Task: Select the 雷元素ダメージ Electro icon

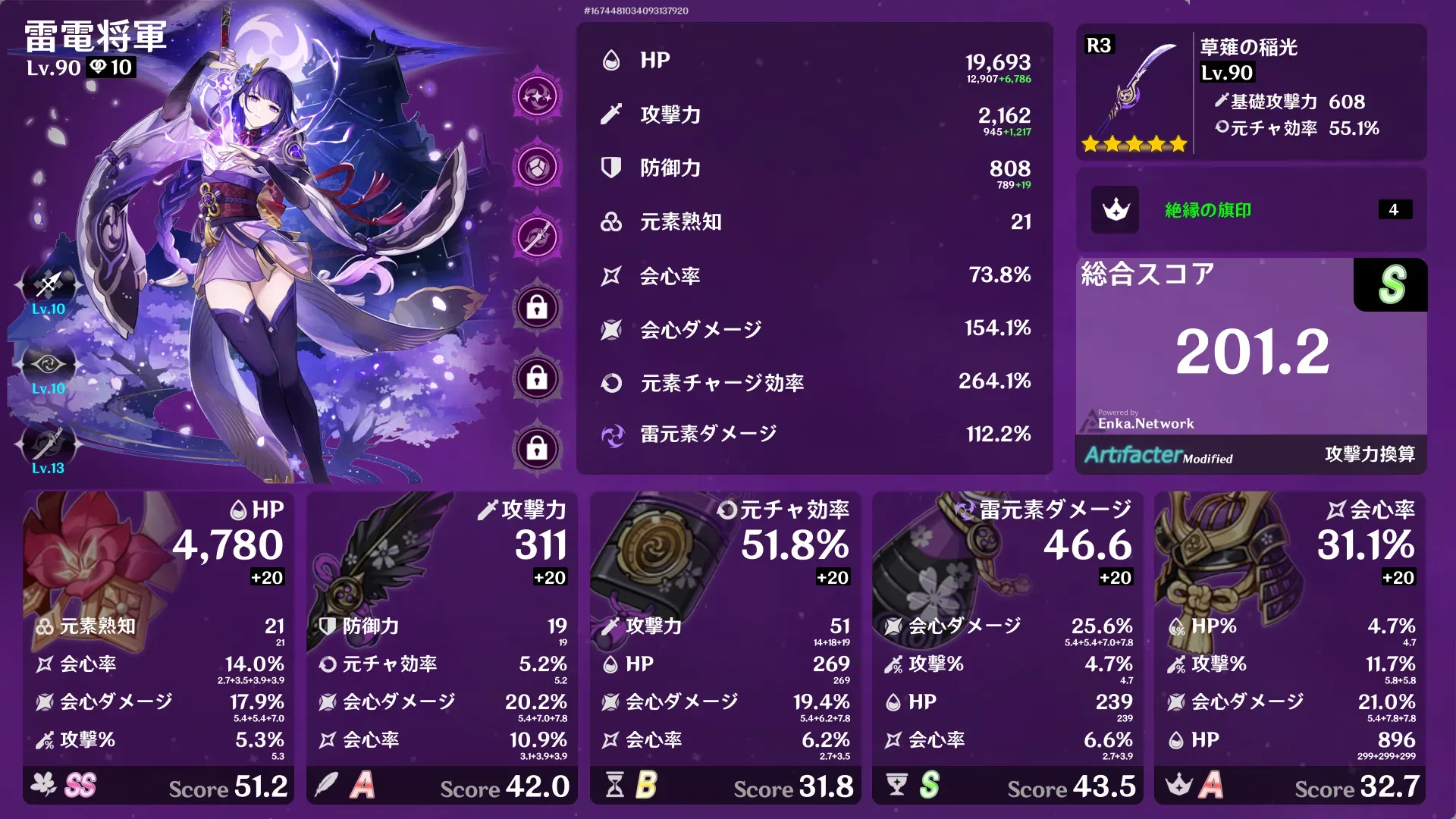Action: (x=610, y=435)
